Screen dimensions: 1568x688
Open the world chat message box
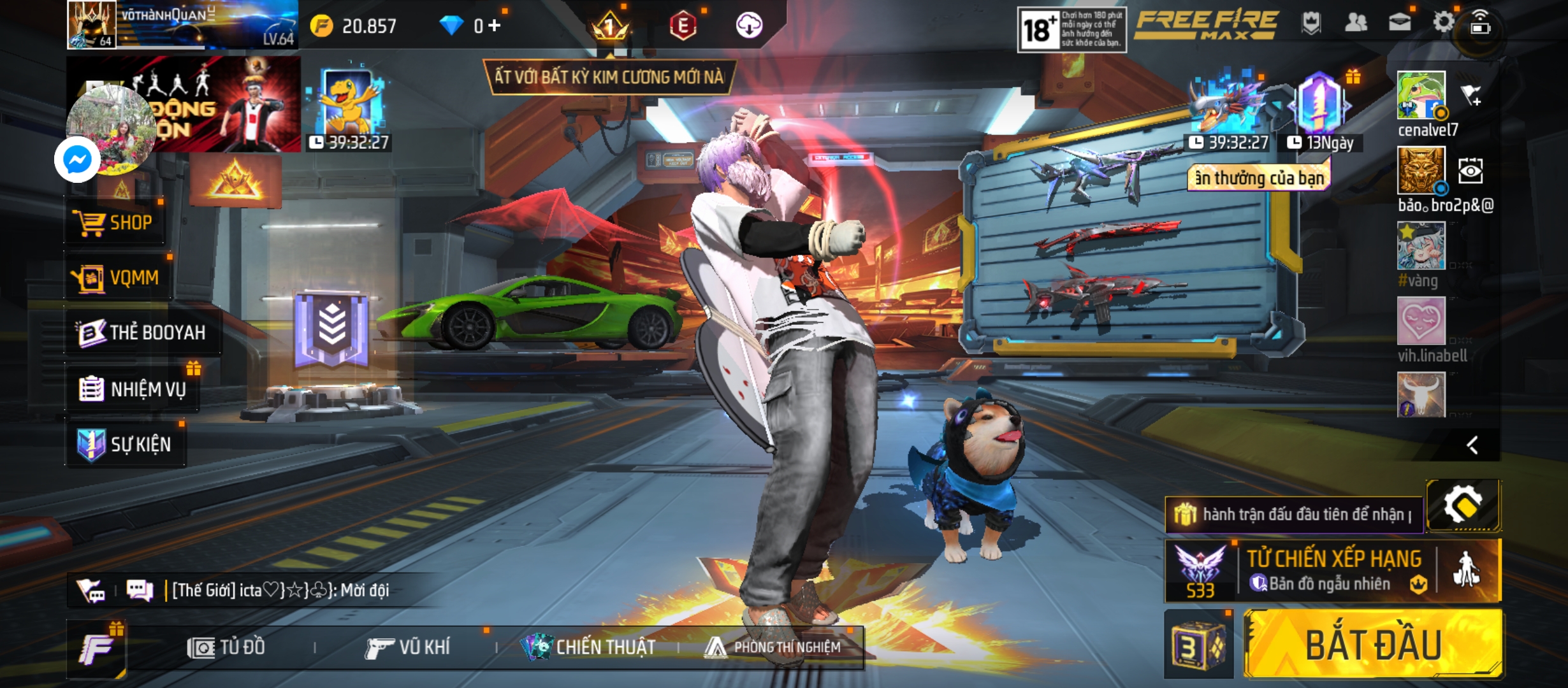(280, 591)
